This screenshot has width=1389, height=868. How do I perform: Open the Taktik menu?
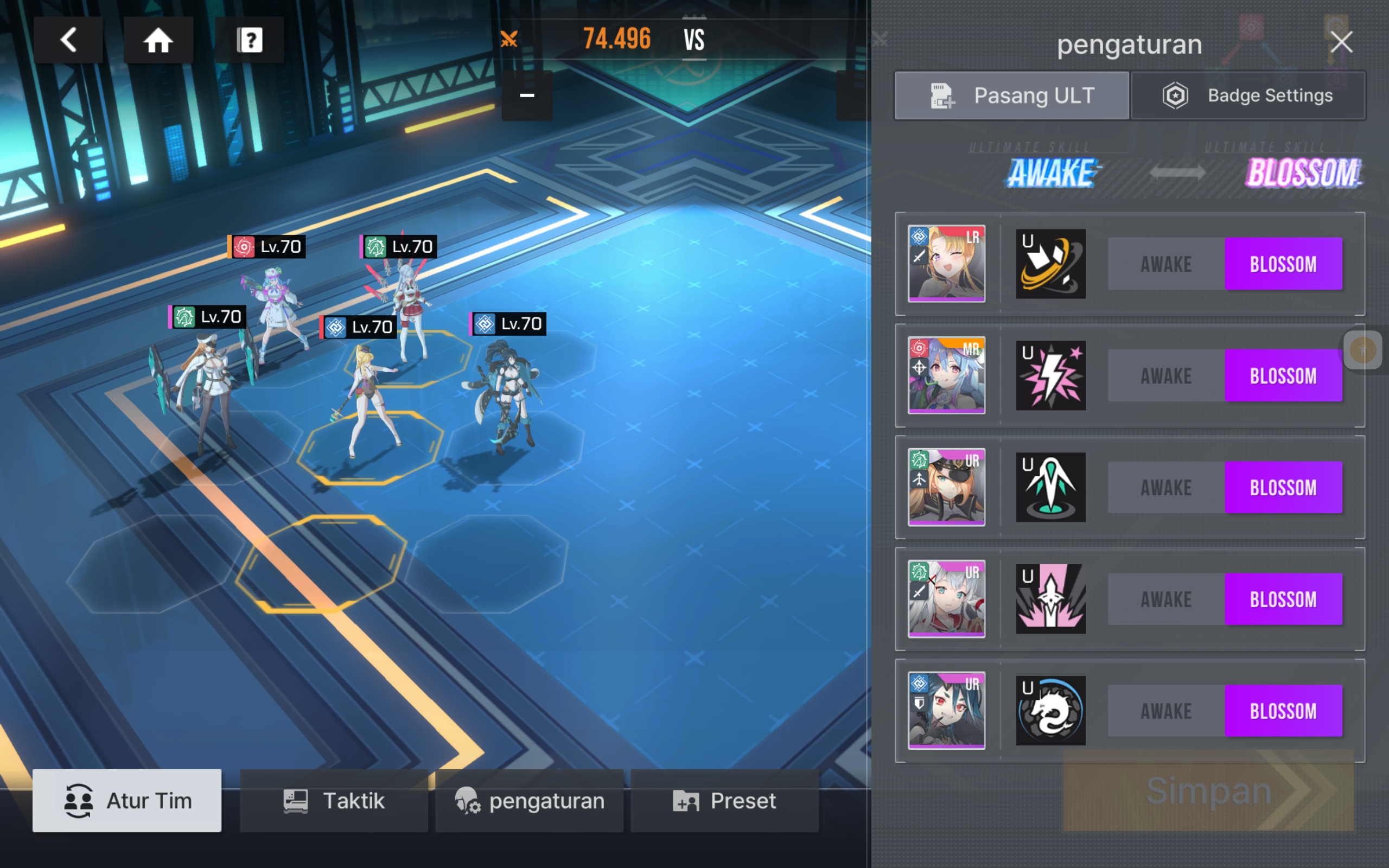334,801
